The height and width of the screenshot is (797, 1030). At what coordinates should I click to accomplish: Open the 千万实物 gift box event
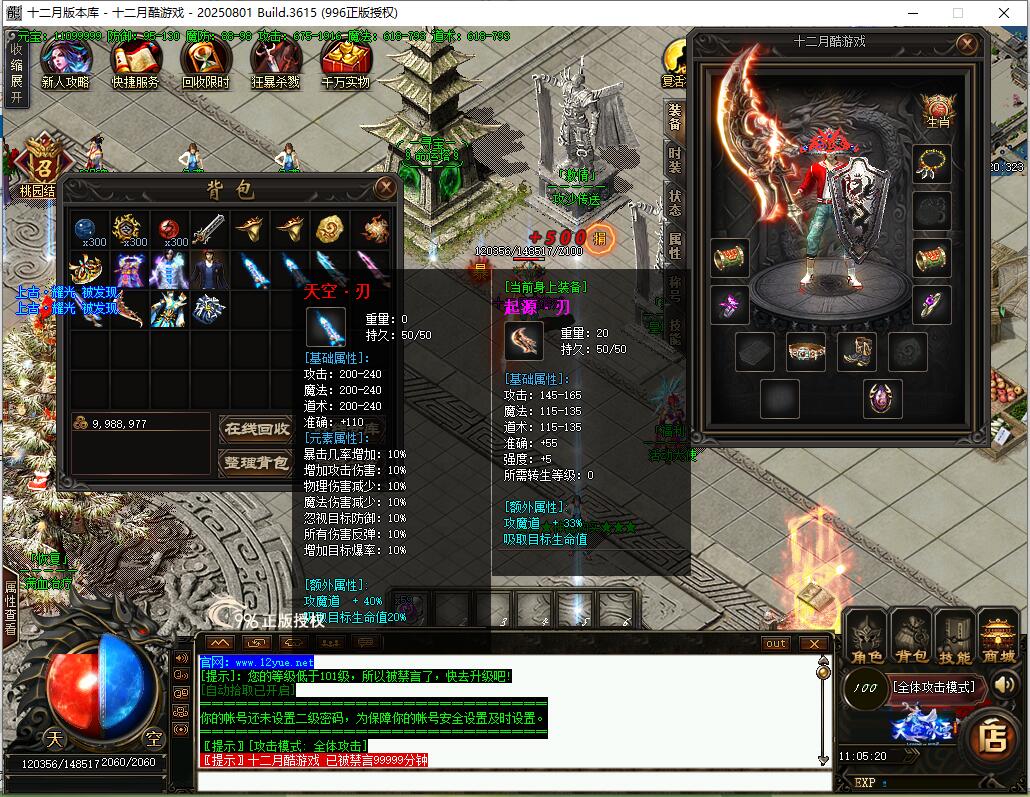346,62
